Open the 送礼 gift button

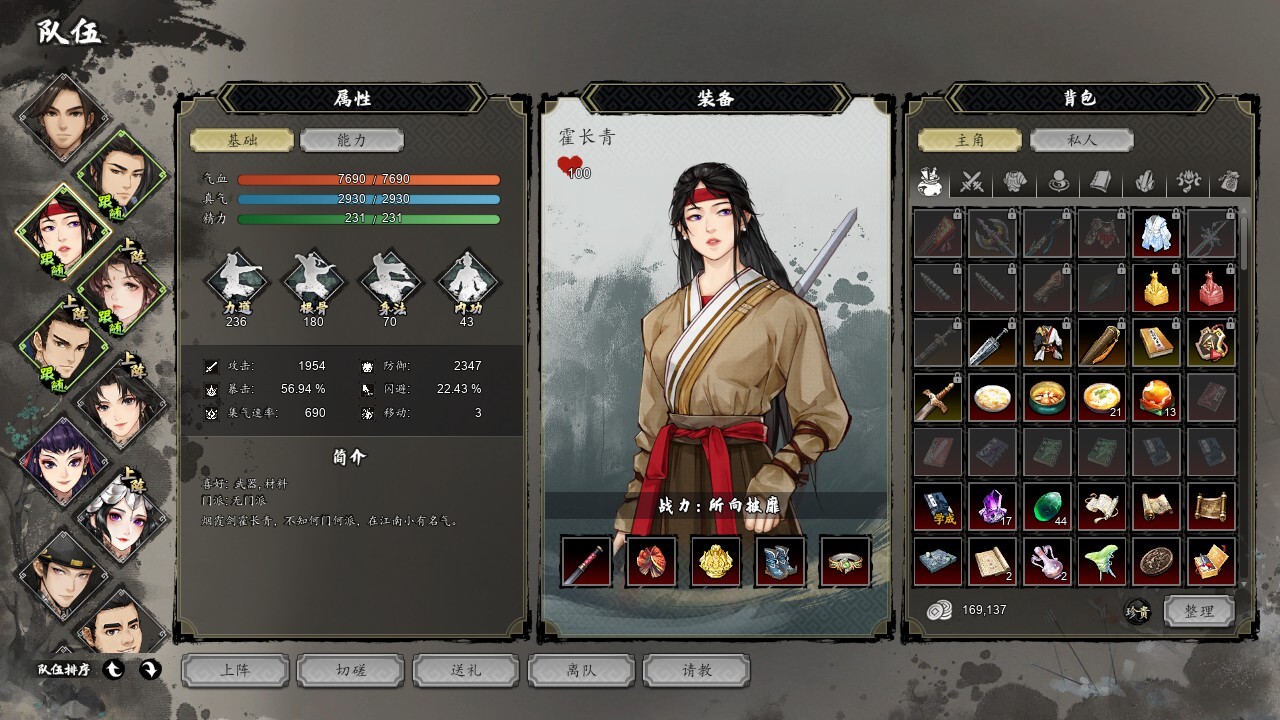point(466,670)
